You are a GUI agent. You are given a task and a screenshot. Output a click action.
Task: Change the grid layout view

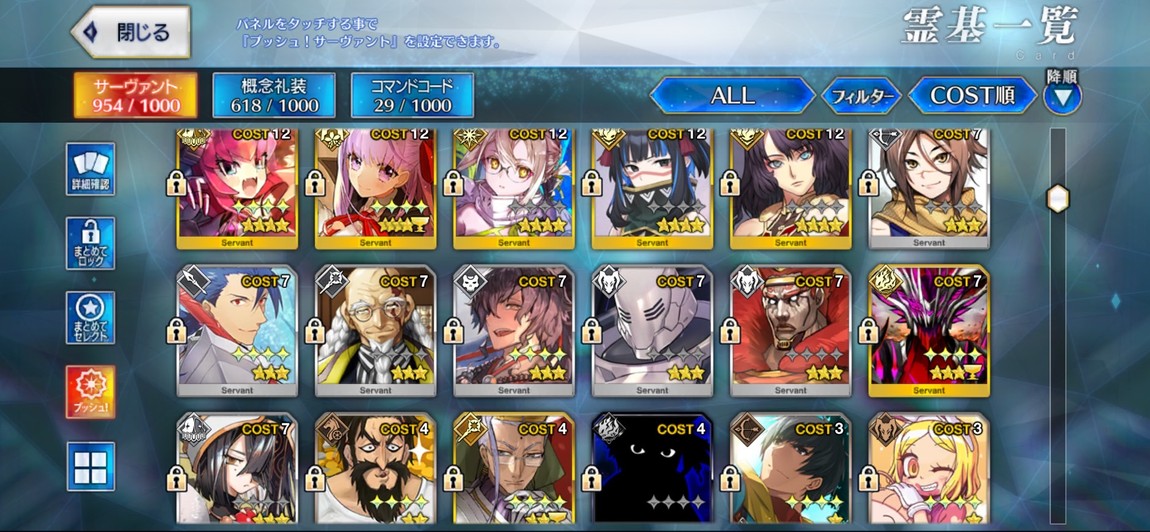(x=91, y=466)
